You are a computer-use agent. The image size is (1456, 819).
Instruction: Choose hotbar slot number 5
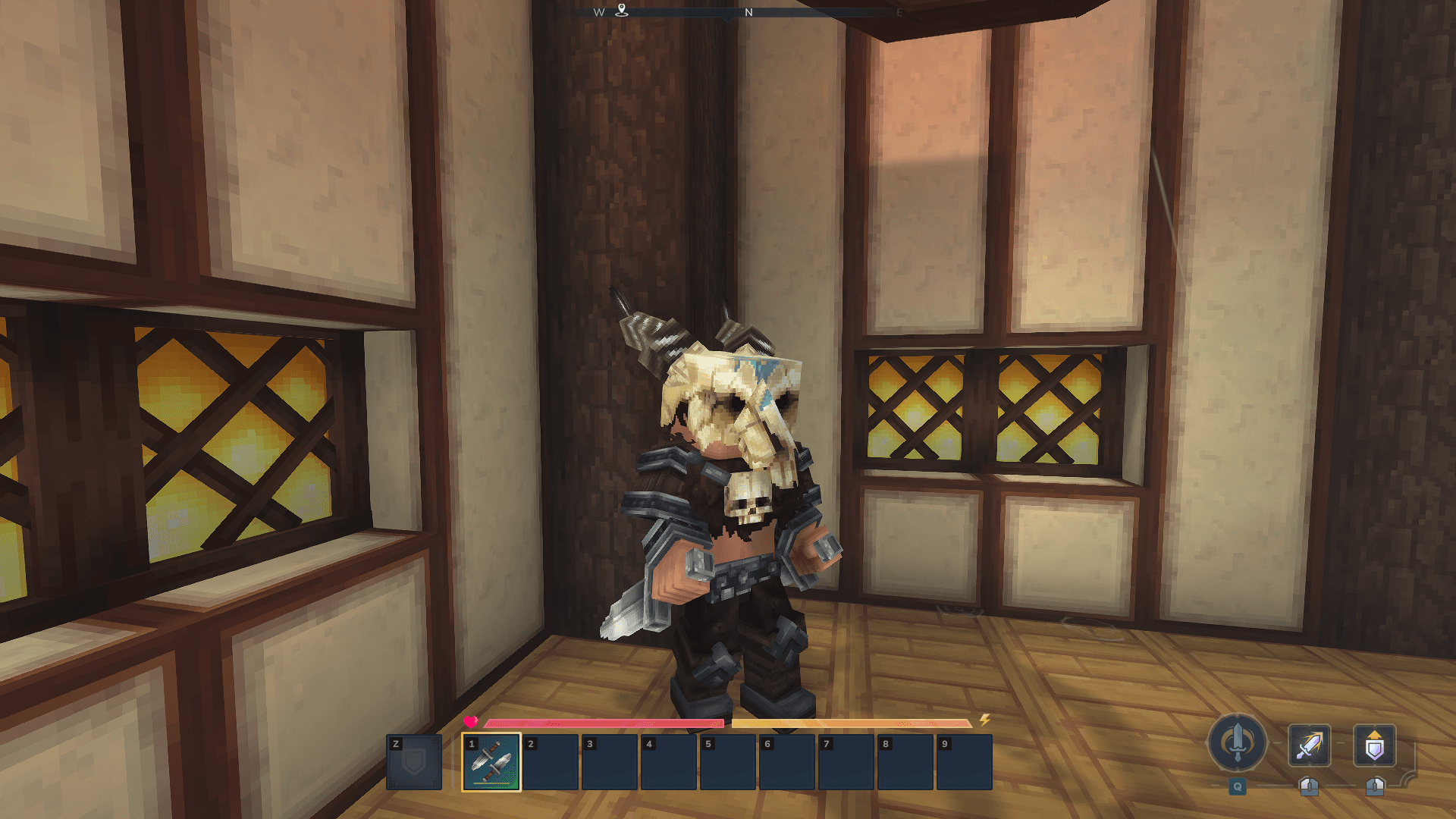click(728, 762)
